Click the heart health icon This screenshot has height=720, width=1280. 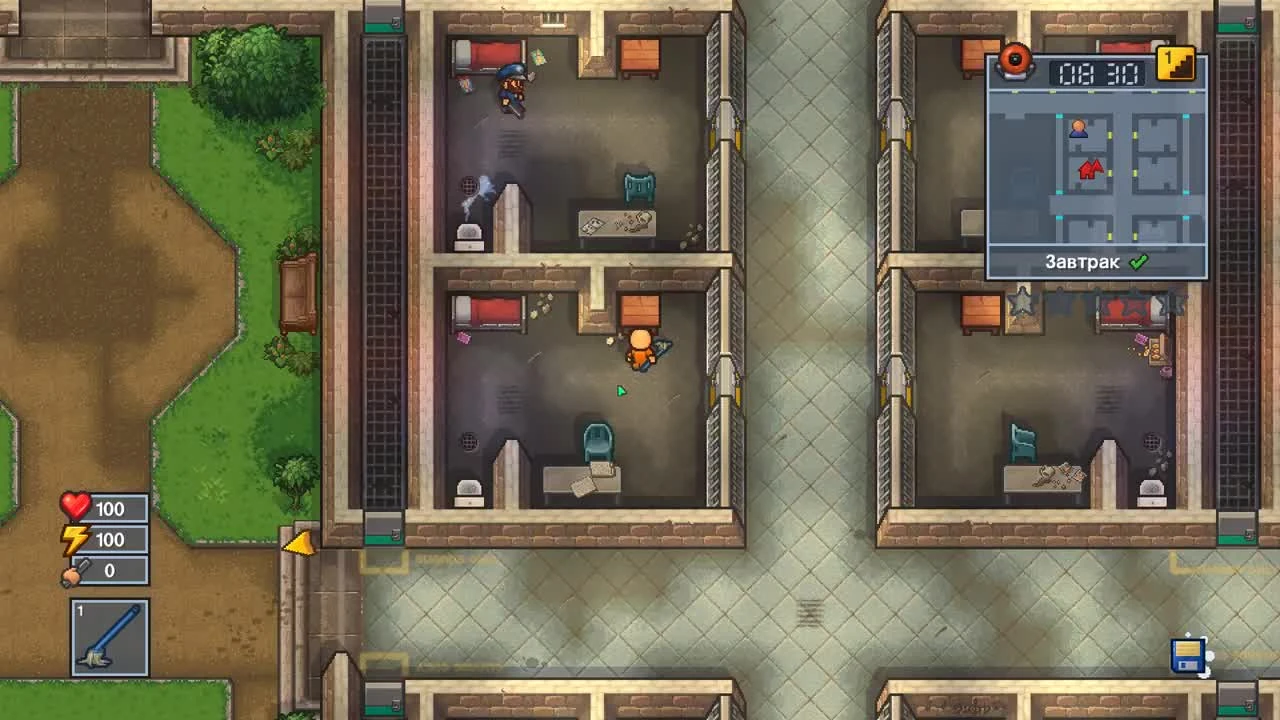point(74,508)
